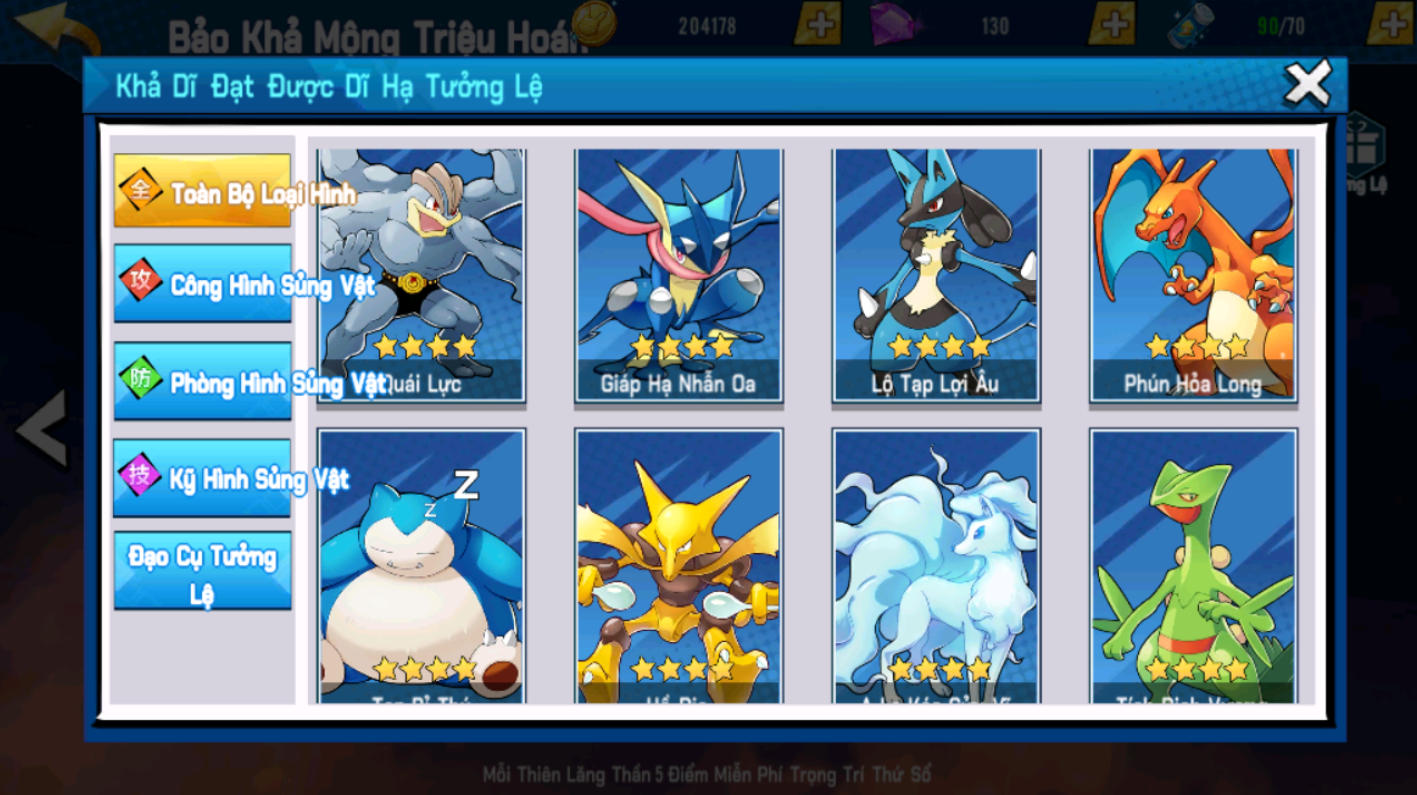Pick the Giáp Hạ Nhẫn Oa card
Image resolution: width=1417 pixels, height=795 pixels.
tap(678, 274)
